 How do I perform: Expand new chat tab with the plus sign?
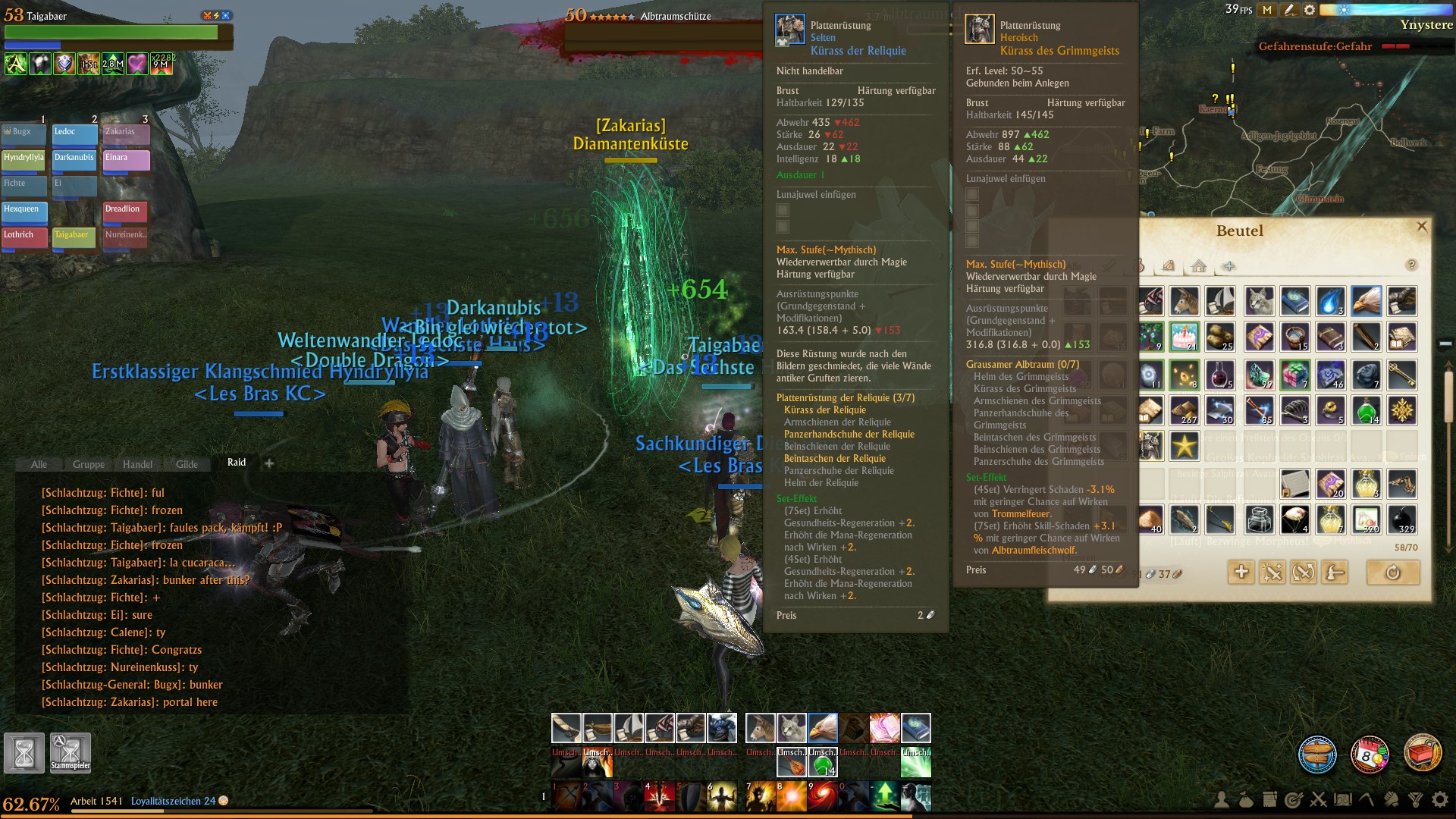coord(268,462)
